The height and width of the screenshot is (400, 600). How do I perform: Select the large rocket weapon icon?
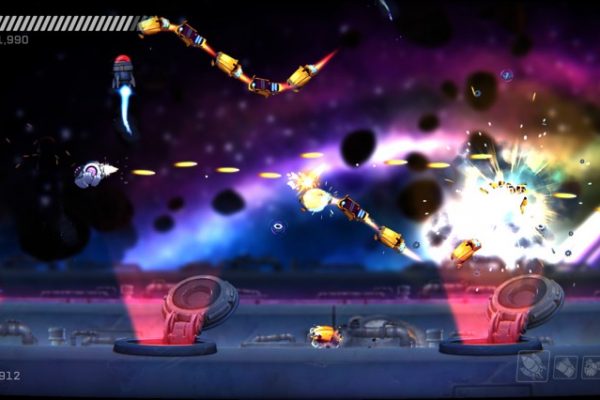pyautogui.click(x=533, y=366)
